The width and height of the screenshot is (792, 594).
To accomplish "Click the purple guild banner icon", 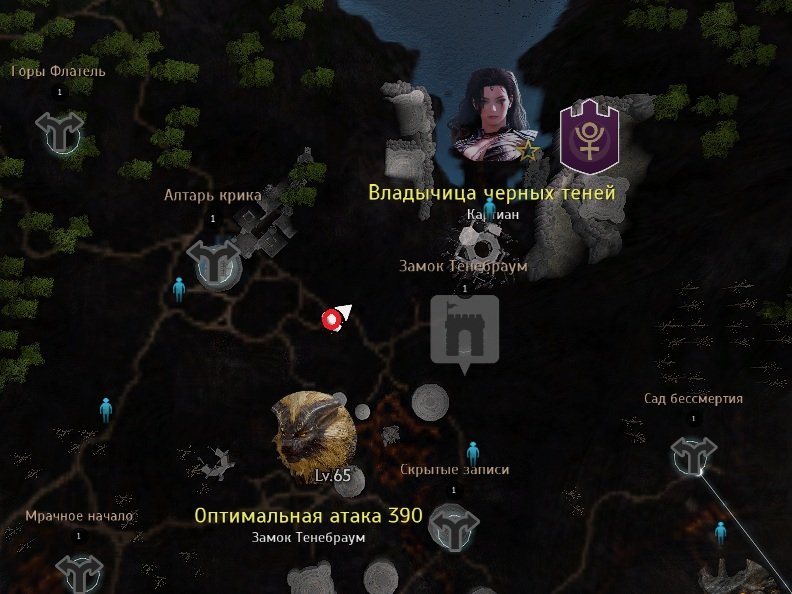I will click(589, 137).
